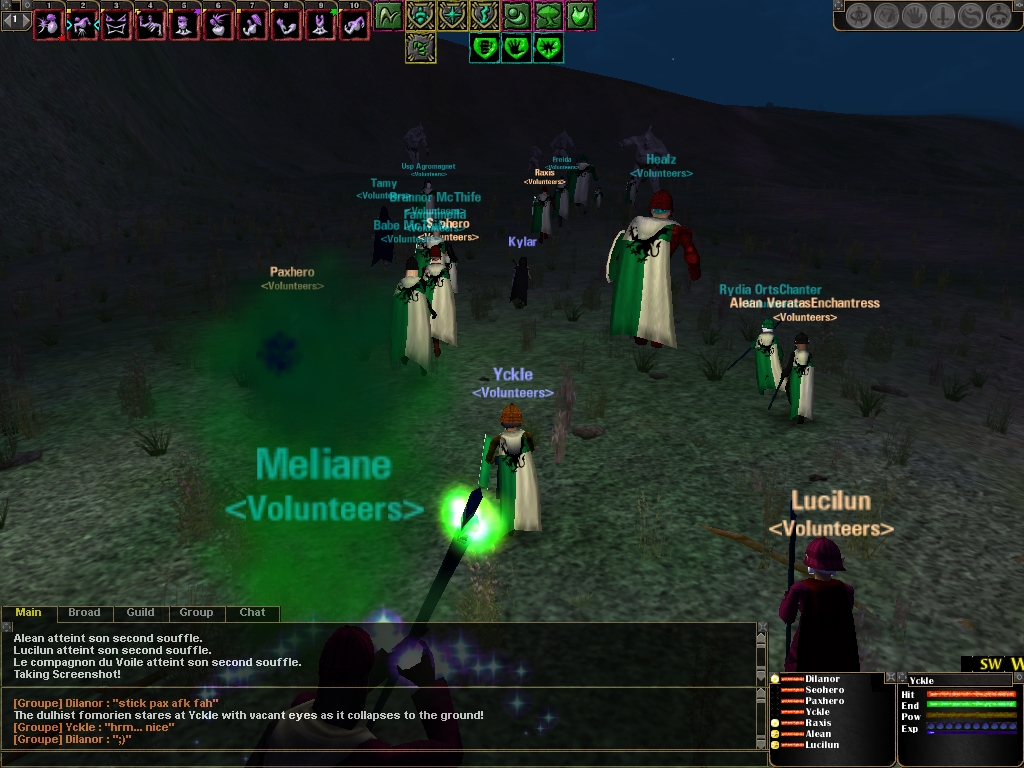Switch to the Main chat tab
This screenshot has width=1024, height=768.
pyautogui.click(x=28, y=613)
